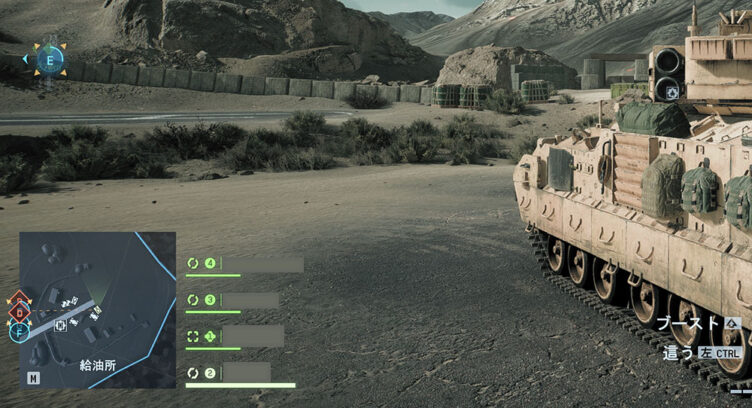Click the red objective D marker on minimap
752x408 pixels.
click(19, 311)
